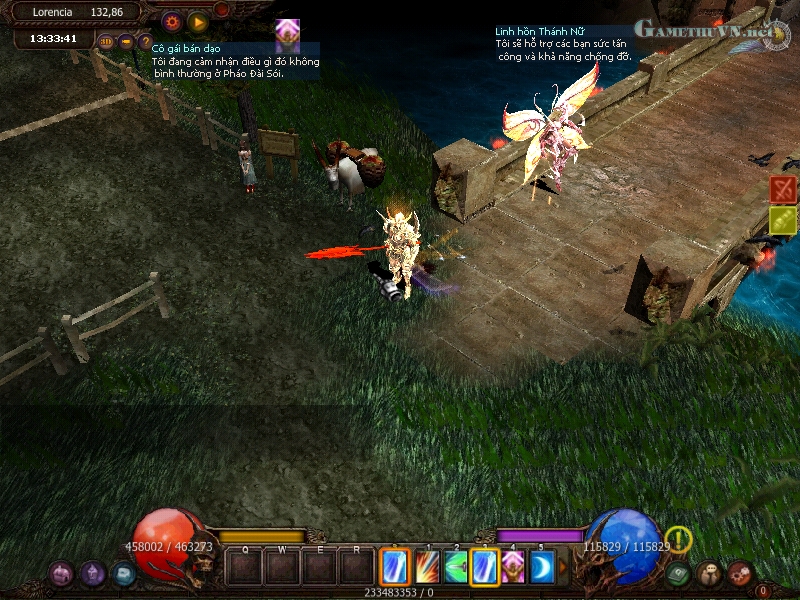Click the blue round button near the health orb
The width and height of the screenshot is (800, 600).
pos(123,573)
